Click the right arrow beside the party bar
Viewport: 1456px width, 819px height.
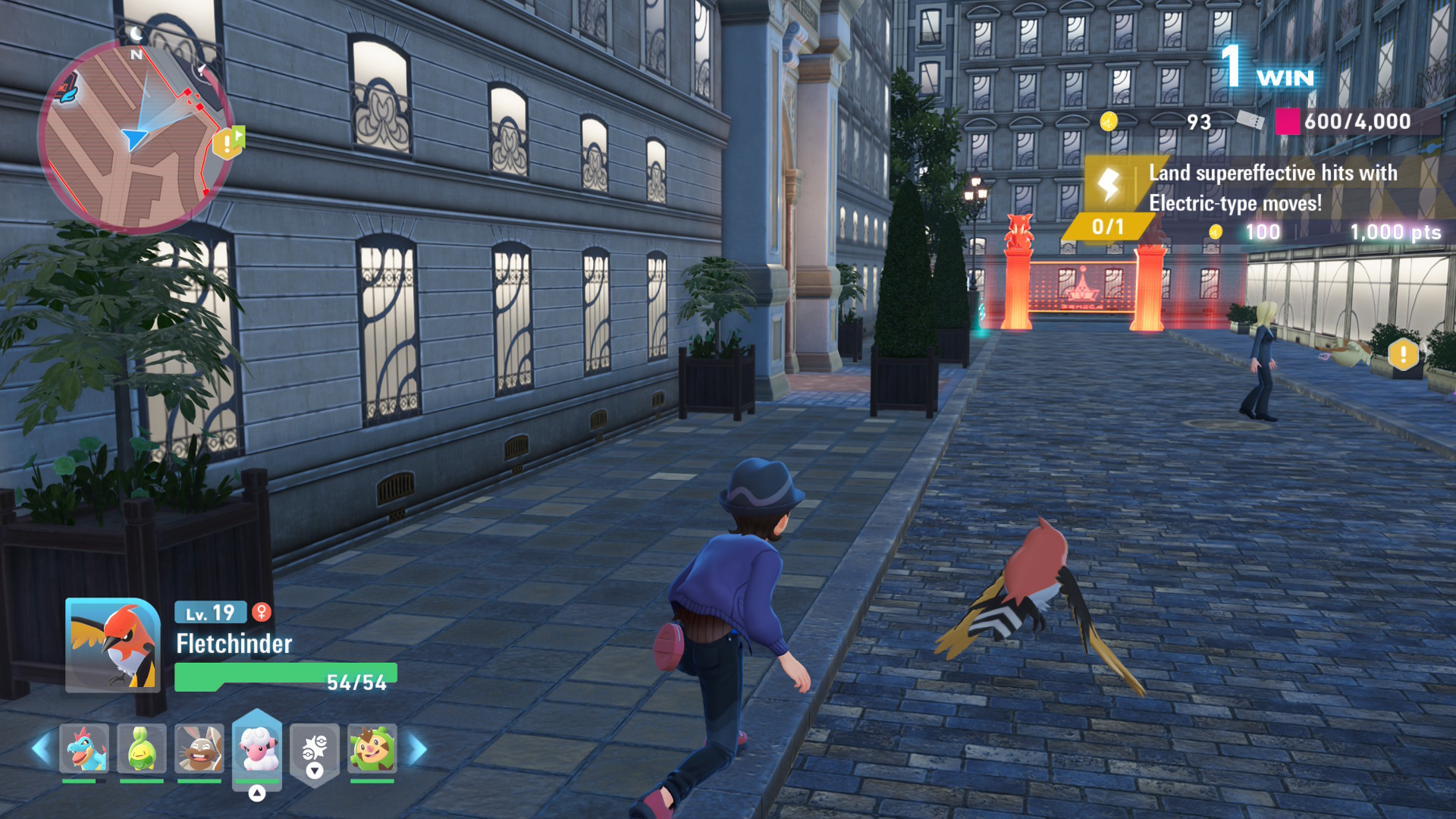(x=418, y=748)
